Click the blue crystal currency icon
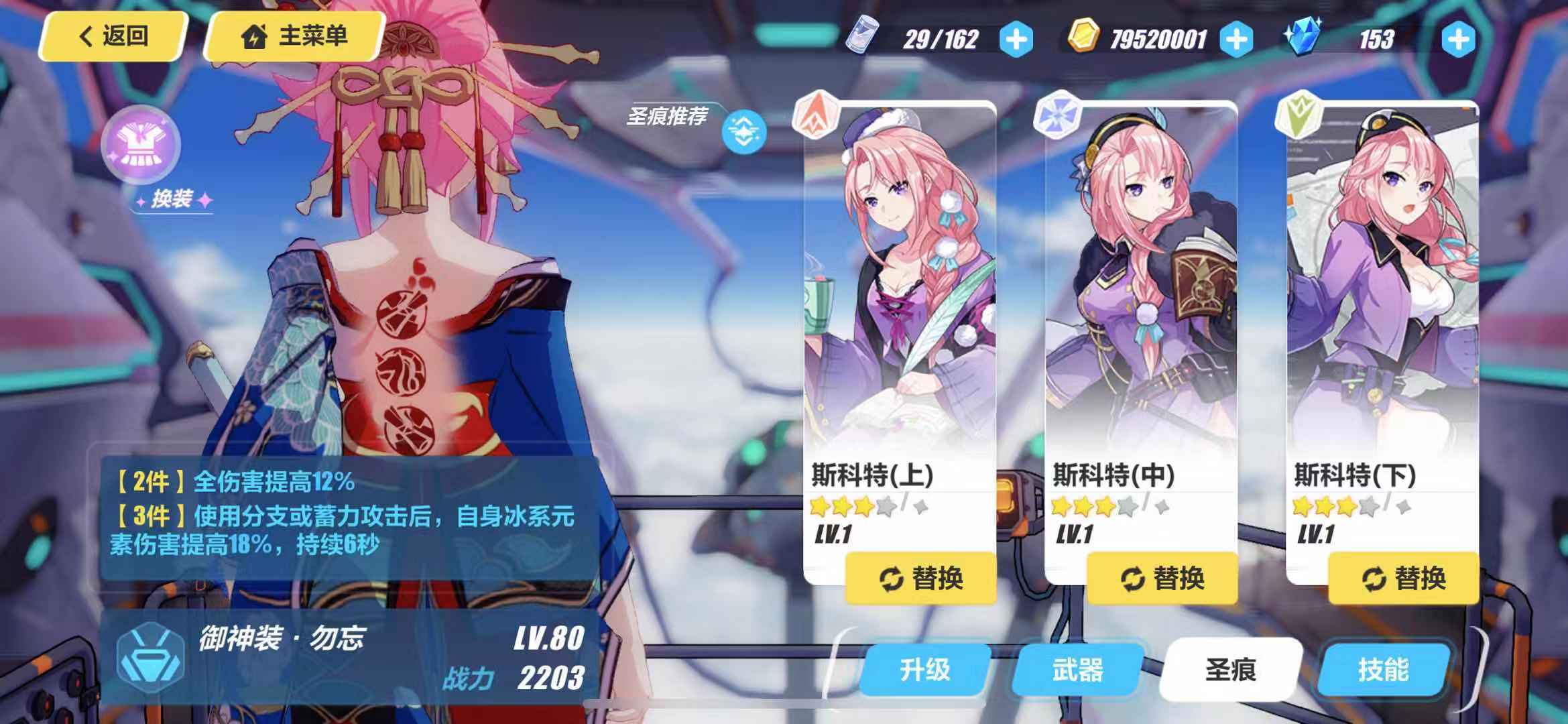 pyautogui.click(x=1303, y=39)
